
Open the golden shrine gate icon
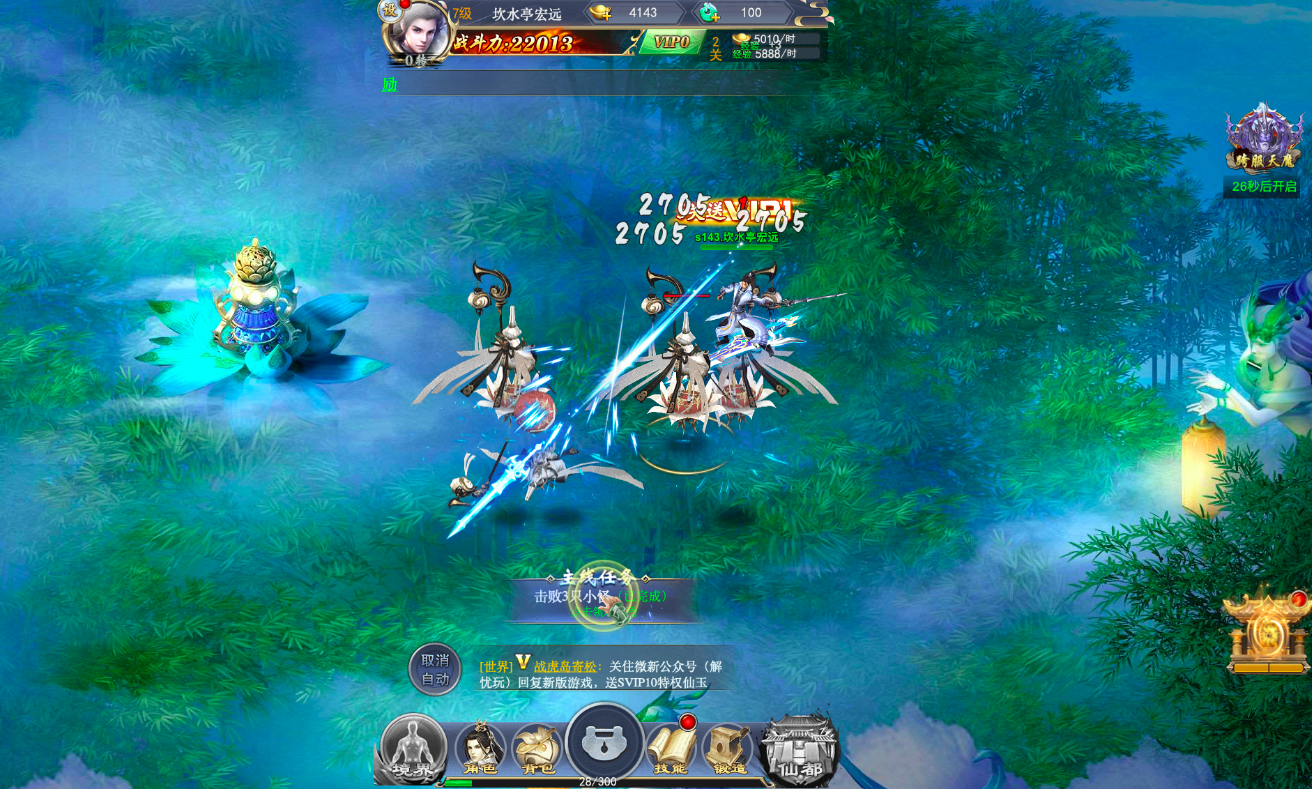point(1266,632)
